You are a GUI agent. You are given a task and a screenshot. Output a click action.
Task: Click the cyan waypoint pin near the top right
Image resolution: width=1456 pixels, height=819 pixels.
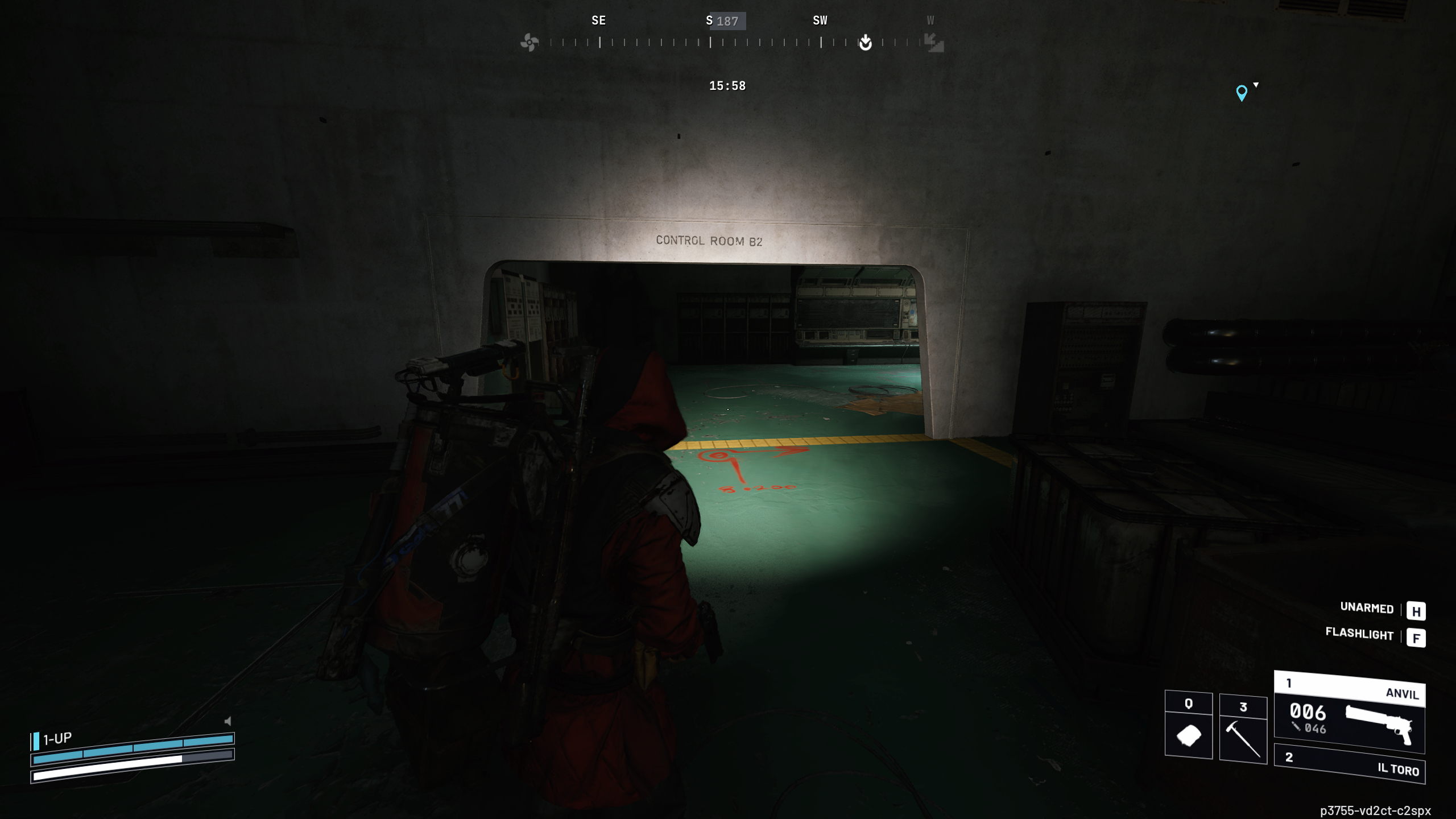coord(1242,93)
